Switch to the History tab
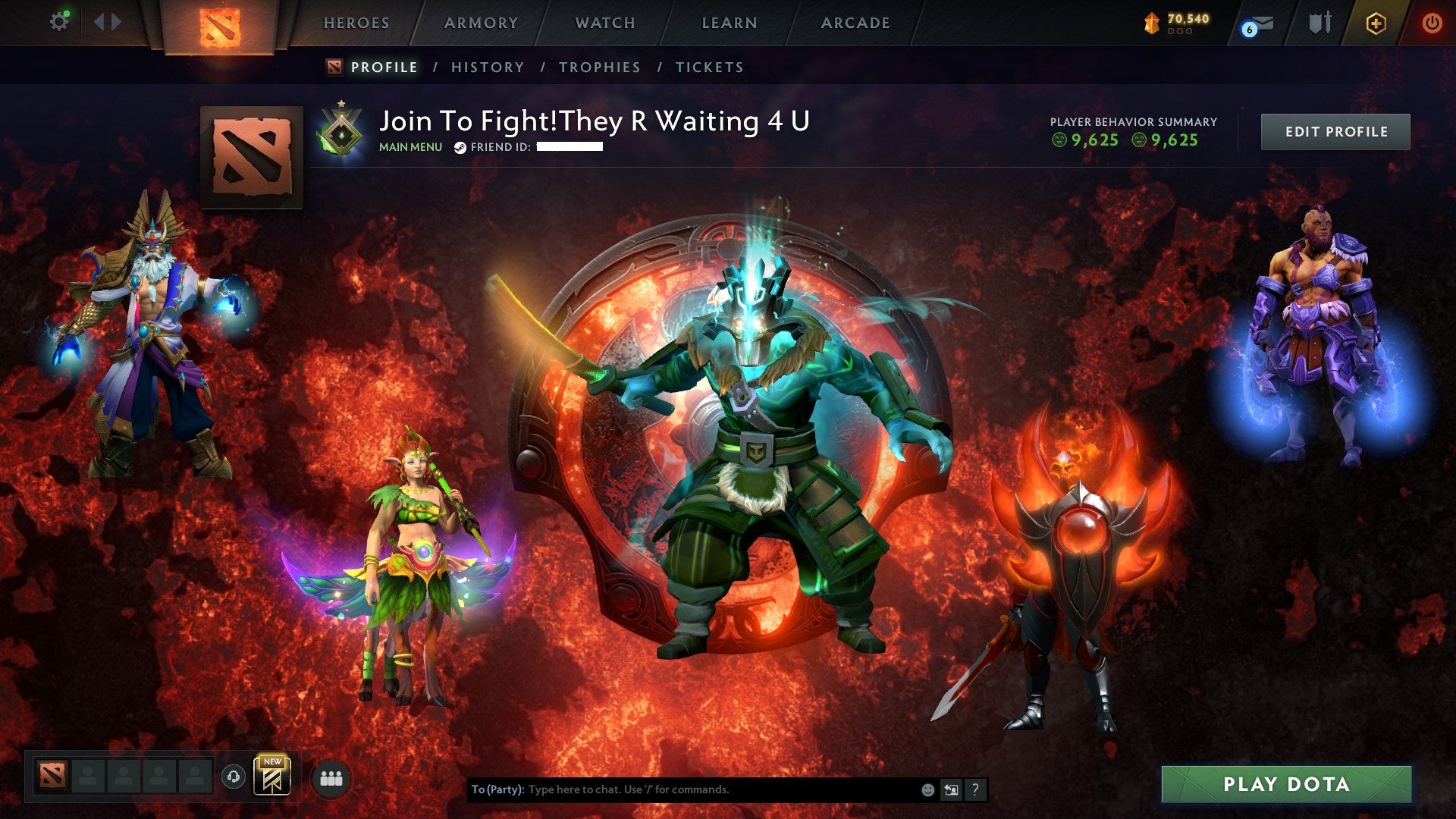Screen dimensions: 1456x819 pyautogui.click(x=487, y=67)
